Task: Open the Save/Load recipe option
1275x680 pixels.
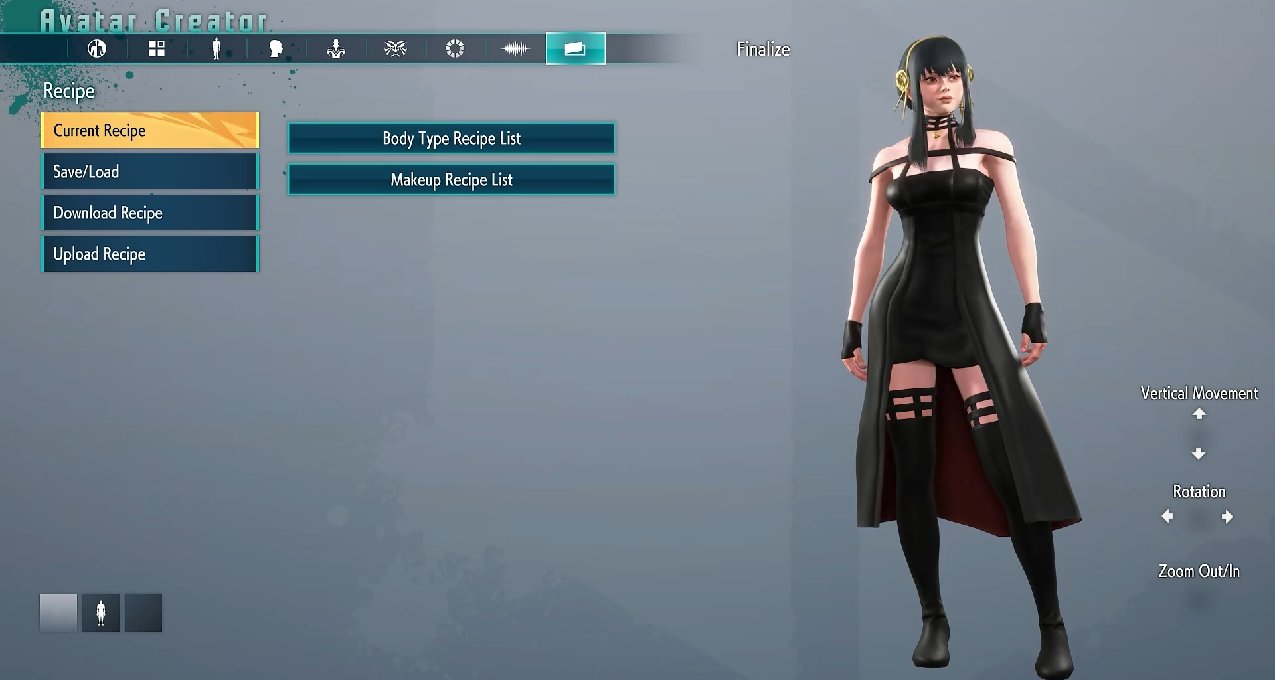Action: tap(150, 172)
